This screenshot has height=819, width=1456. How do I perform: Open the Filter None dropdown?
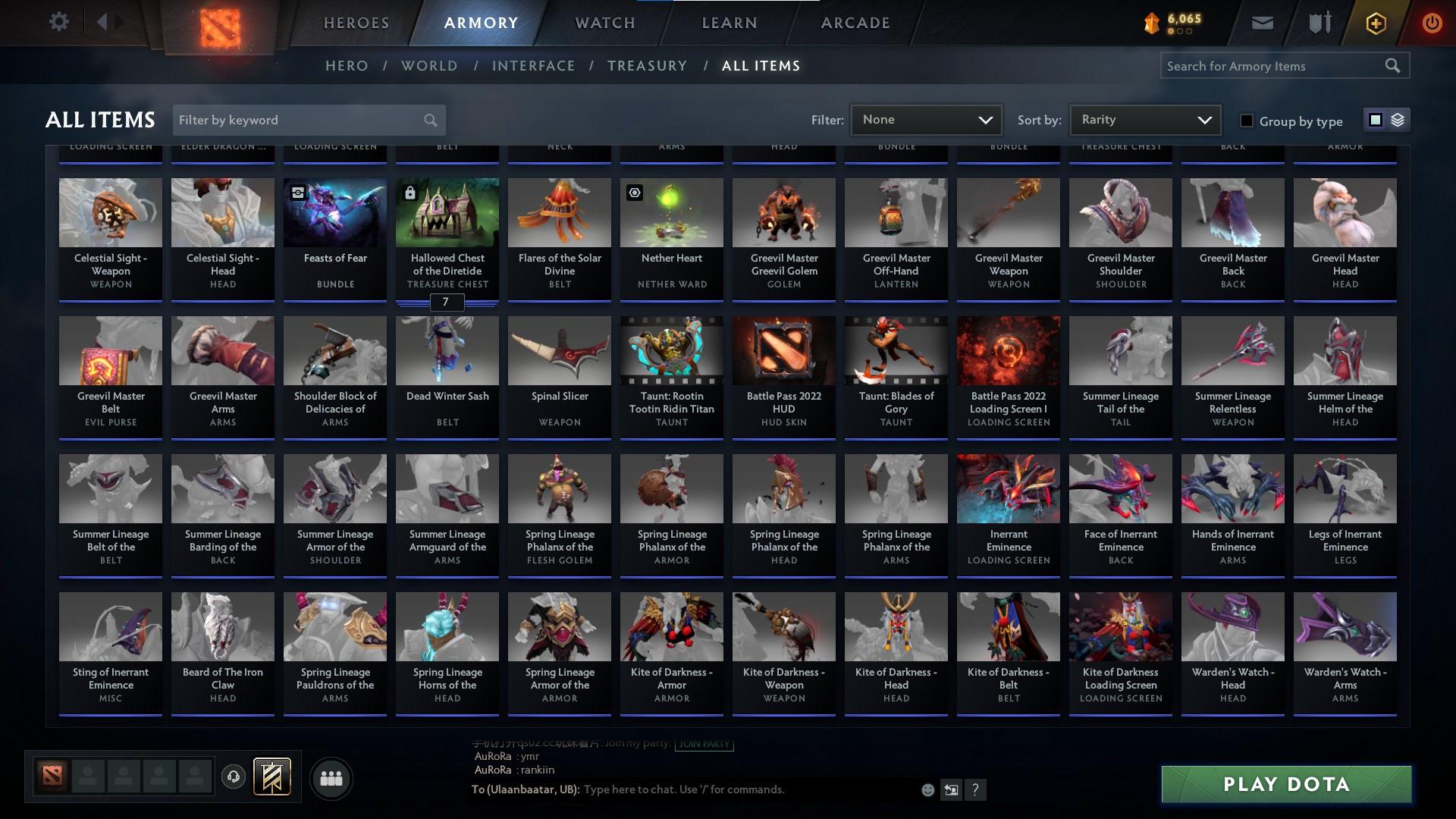point(925,119)
